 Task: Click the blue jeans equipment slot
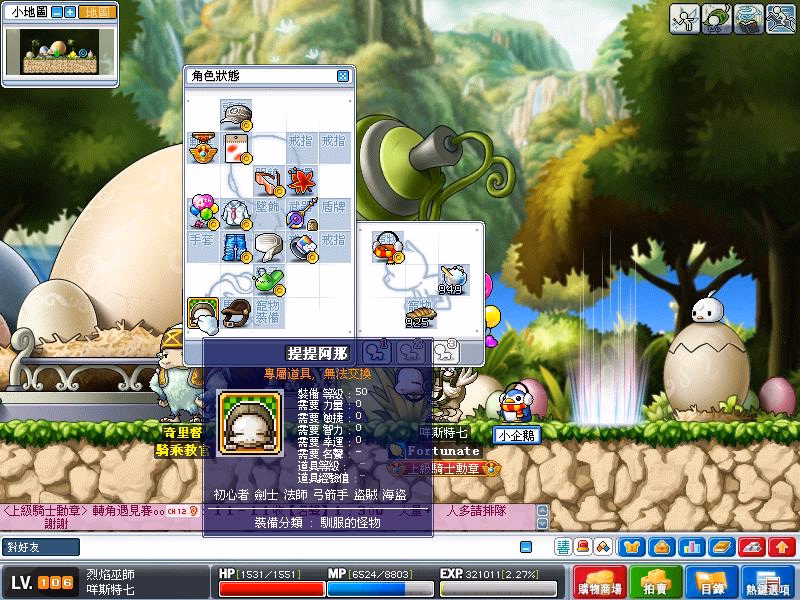tap(236, 246)
